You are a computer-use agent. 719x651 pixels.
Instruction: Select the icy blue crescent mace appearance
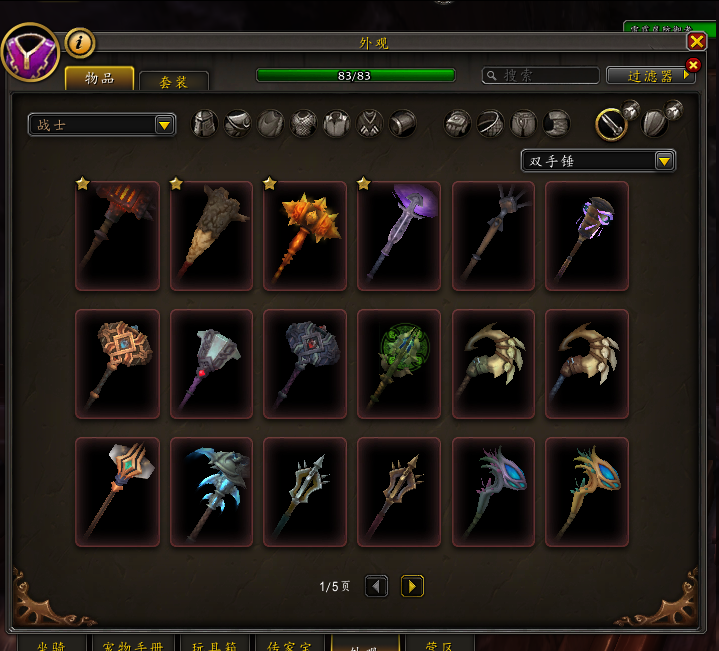click(211, 492)
